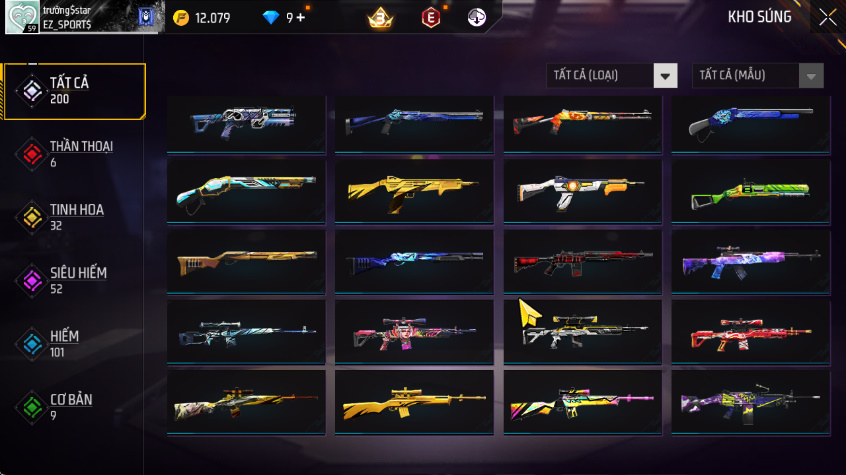Screen dimensions: 846x475
Task: Open the Tất Cả (Loại) dropdown
Action: click(x=612, y=76)
